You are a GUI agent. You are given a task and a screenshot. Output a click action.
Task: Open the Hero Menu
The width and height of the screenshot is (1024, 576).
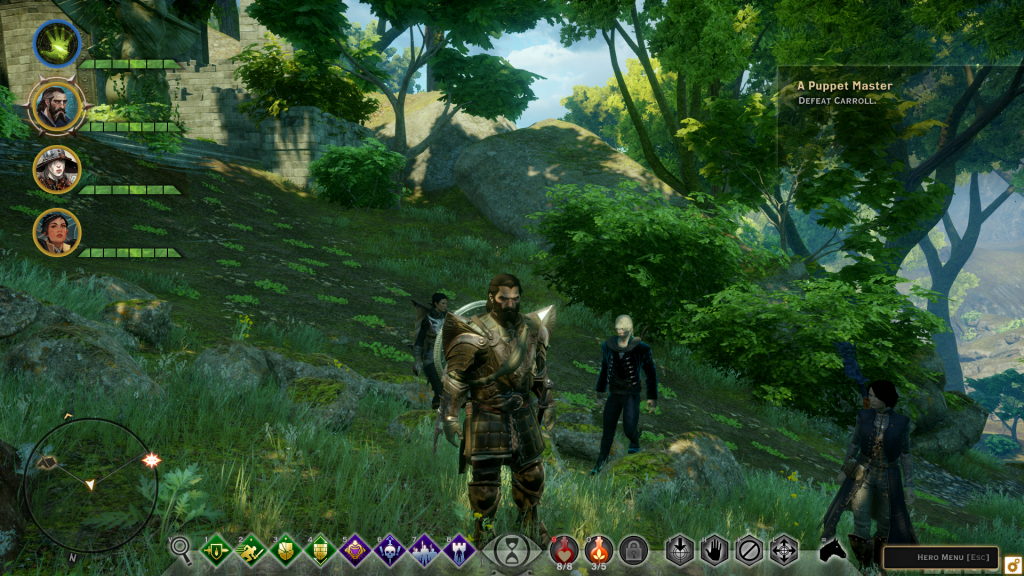[940, 558]
